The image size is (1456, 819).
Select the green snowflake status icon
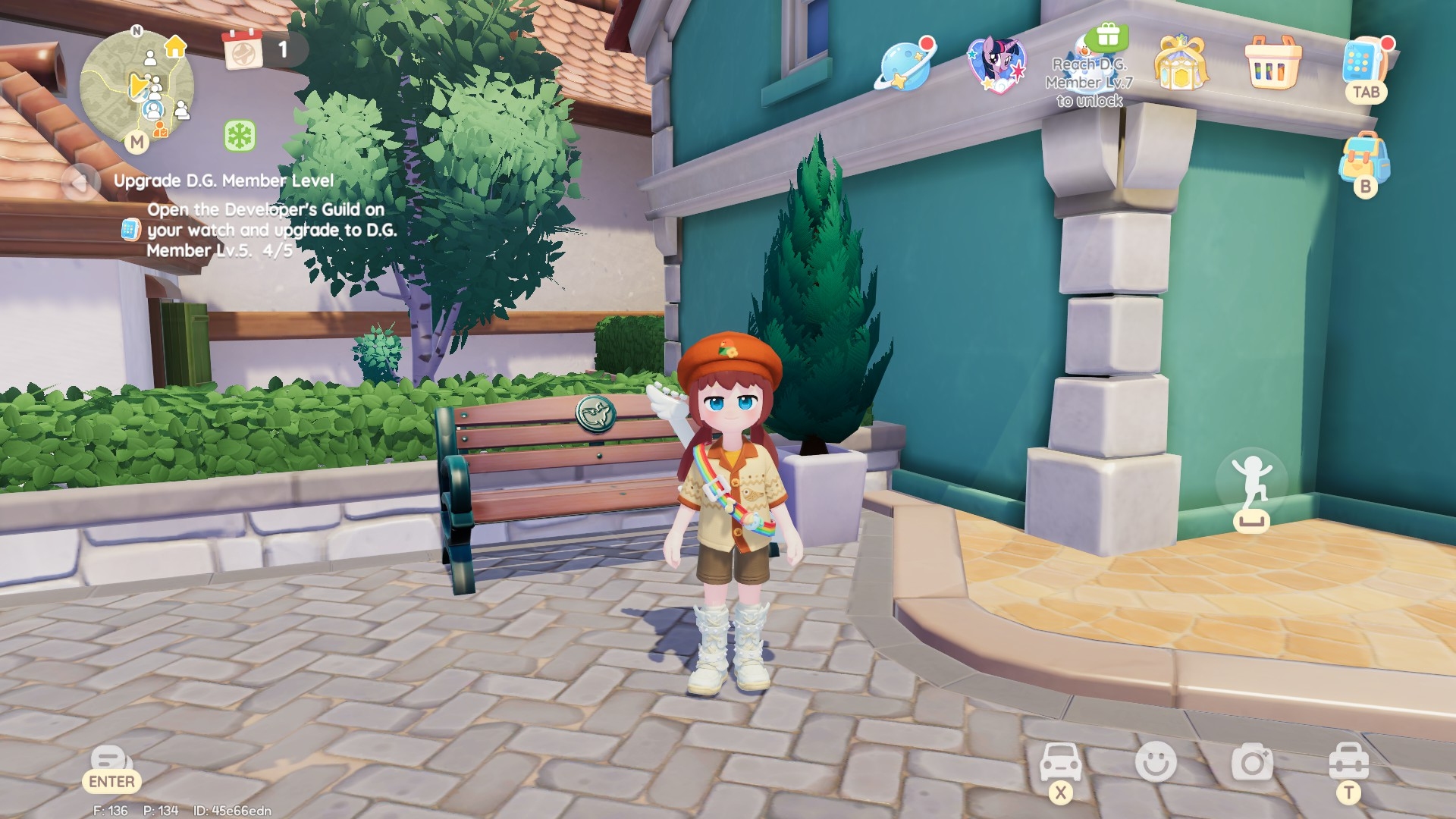(x=240, y=136)
